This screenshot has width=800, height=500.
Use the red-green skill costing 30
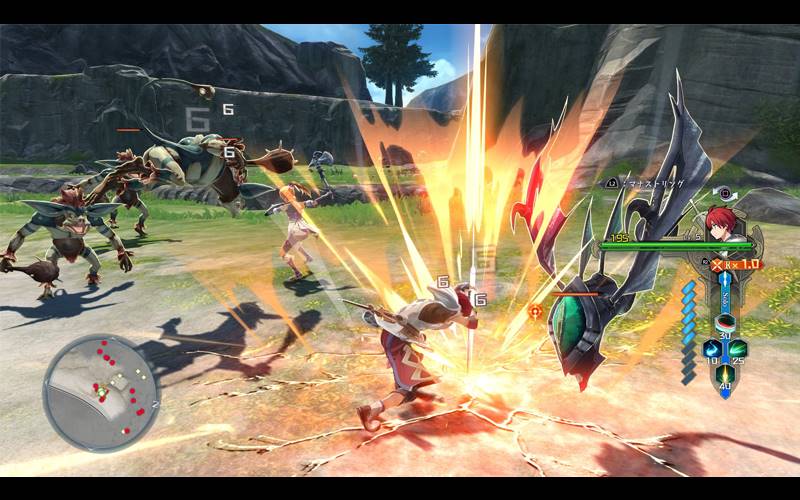725,325
